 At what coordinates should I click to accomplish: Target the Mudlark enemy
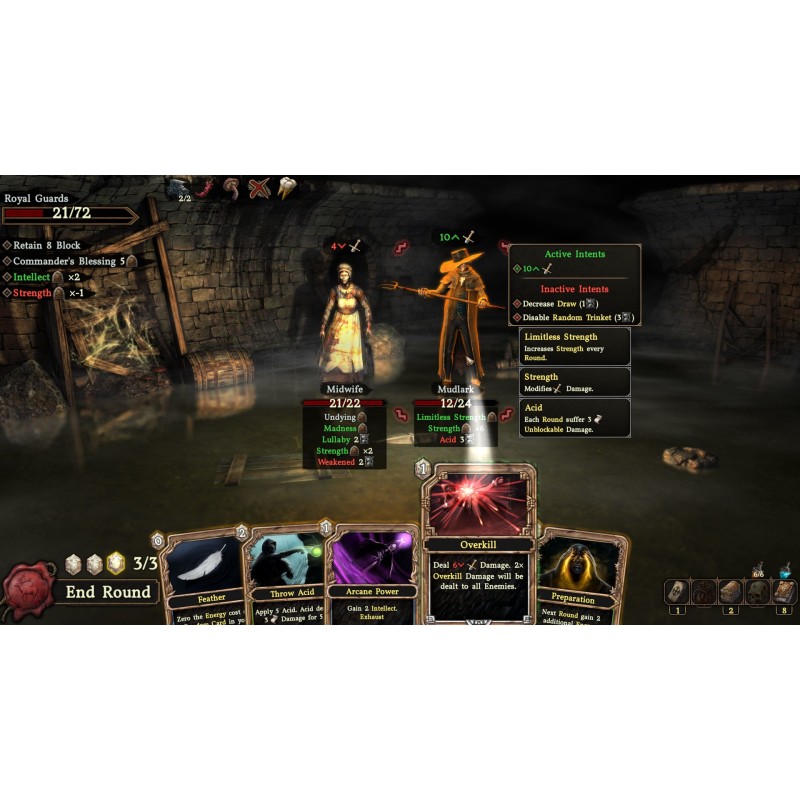(460, 310)
